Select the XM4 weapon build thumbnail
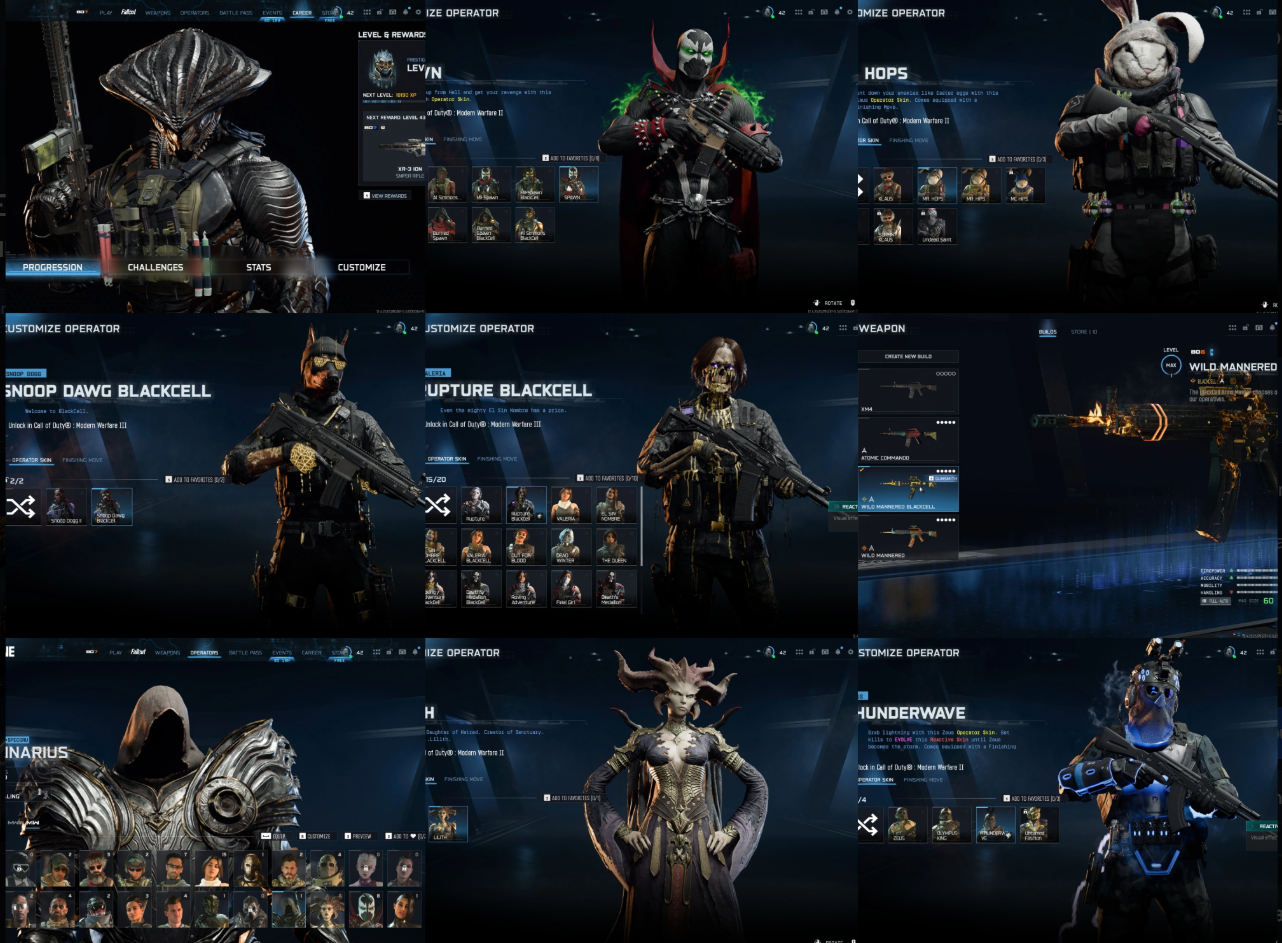This screenshot has height=943, width=1282. (x=908, y=390)
